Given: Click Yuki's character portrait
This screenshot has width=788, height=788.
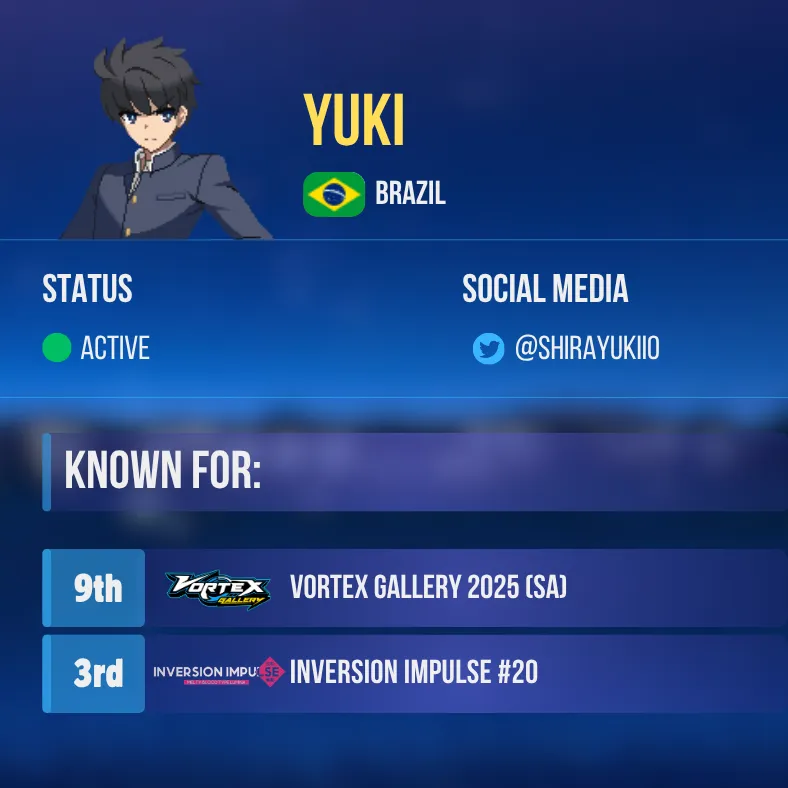Looking at the screenshot, I should click(164, 140).
